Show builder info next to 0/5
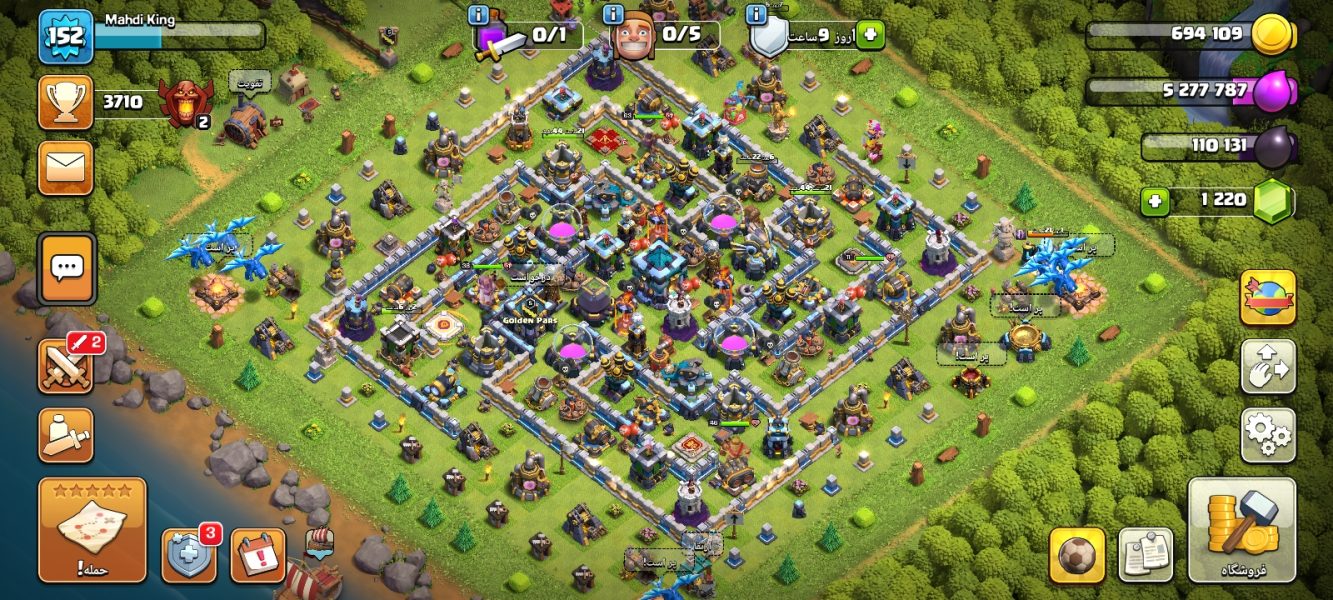This screenshot has width=1333, height=600. pyautogui.click(x=612, y=14)
